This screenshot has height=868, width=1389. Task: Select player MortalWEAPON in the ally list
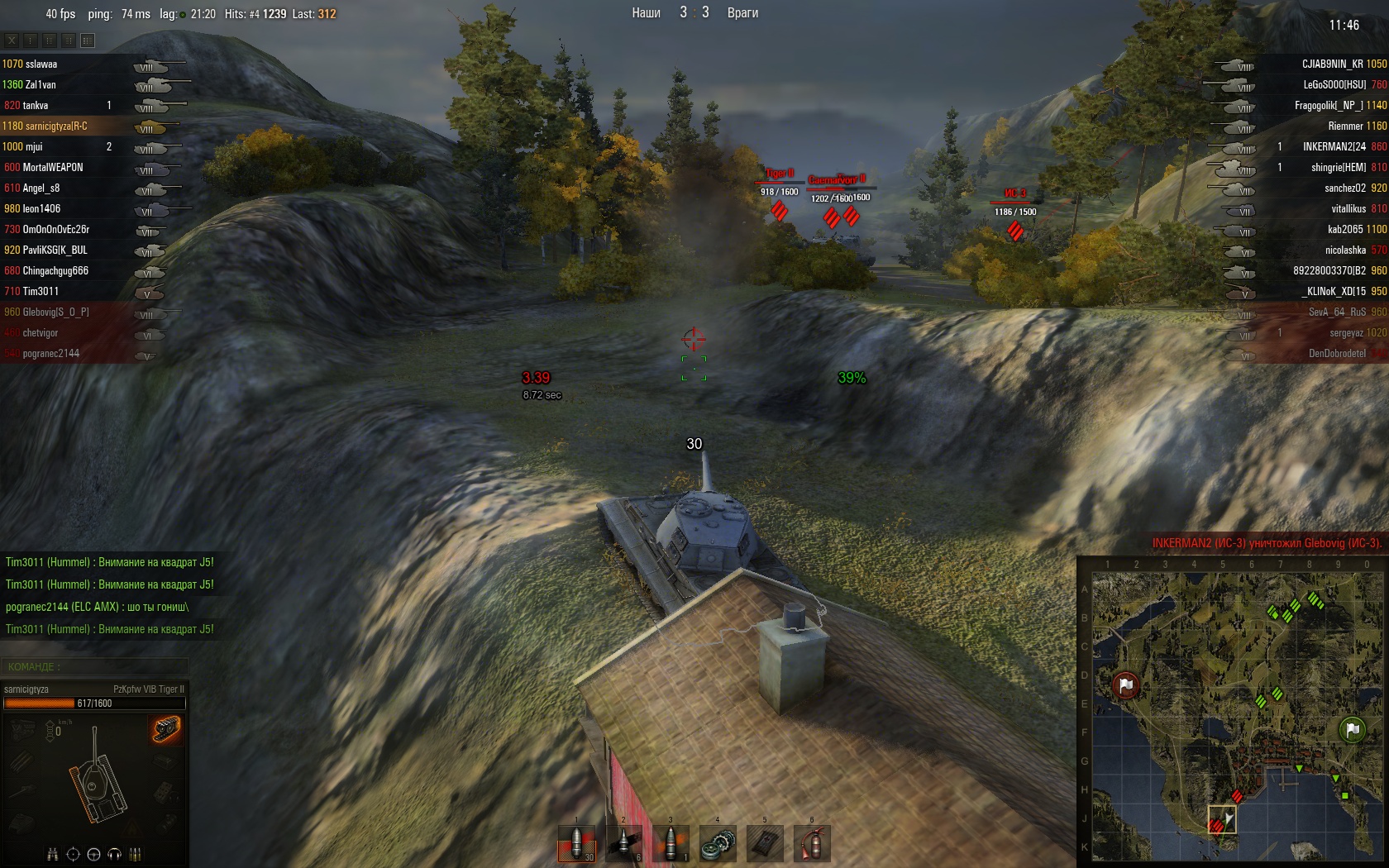coord(53,167)
